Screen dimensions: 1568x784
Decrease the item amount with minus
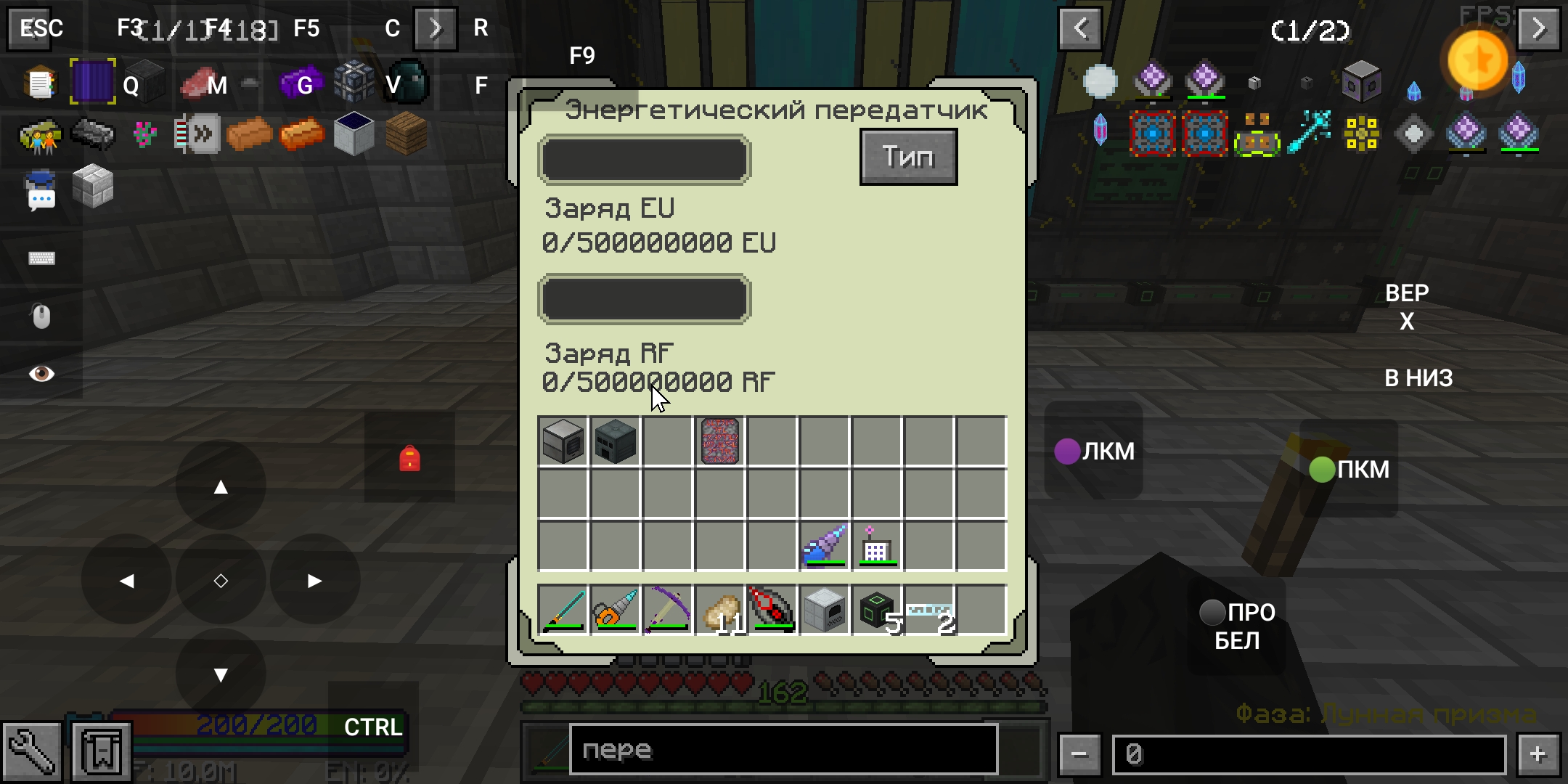click(1079, 755)
